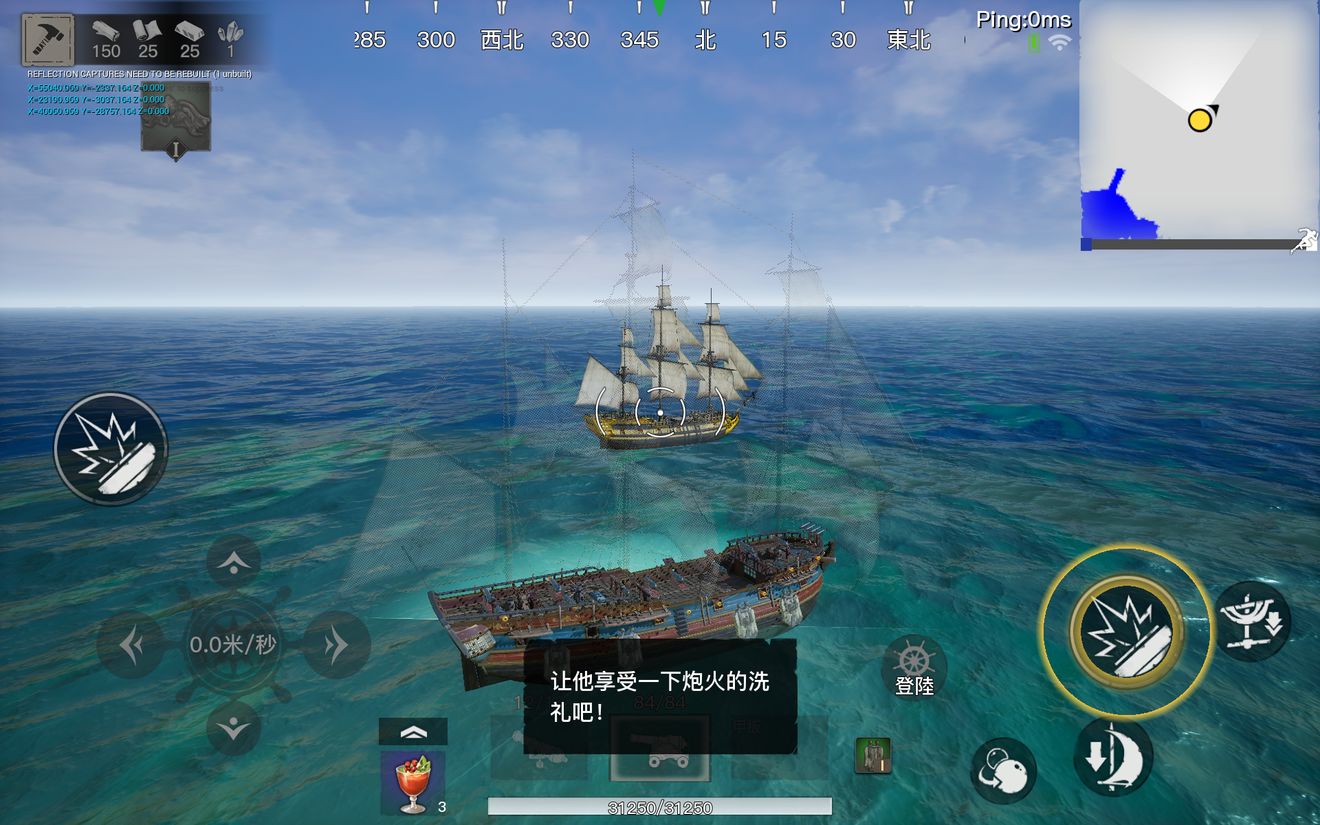1320x825 pixels.
Task: Tap the attack explosion icon on the left
Action: (x=110, y=447)
